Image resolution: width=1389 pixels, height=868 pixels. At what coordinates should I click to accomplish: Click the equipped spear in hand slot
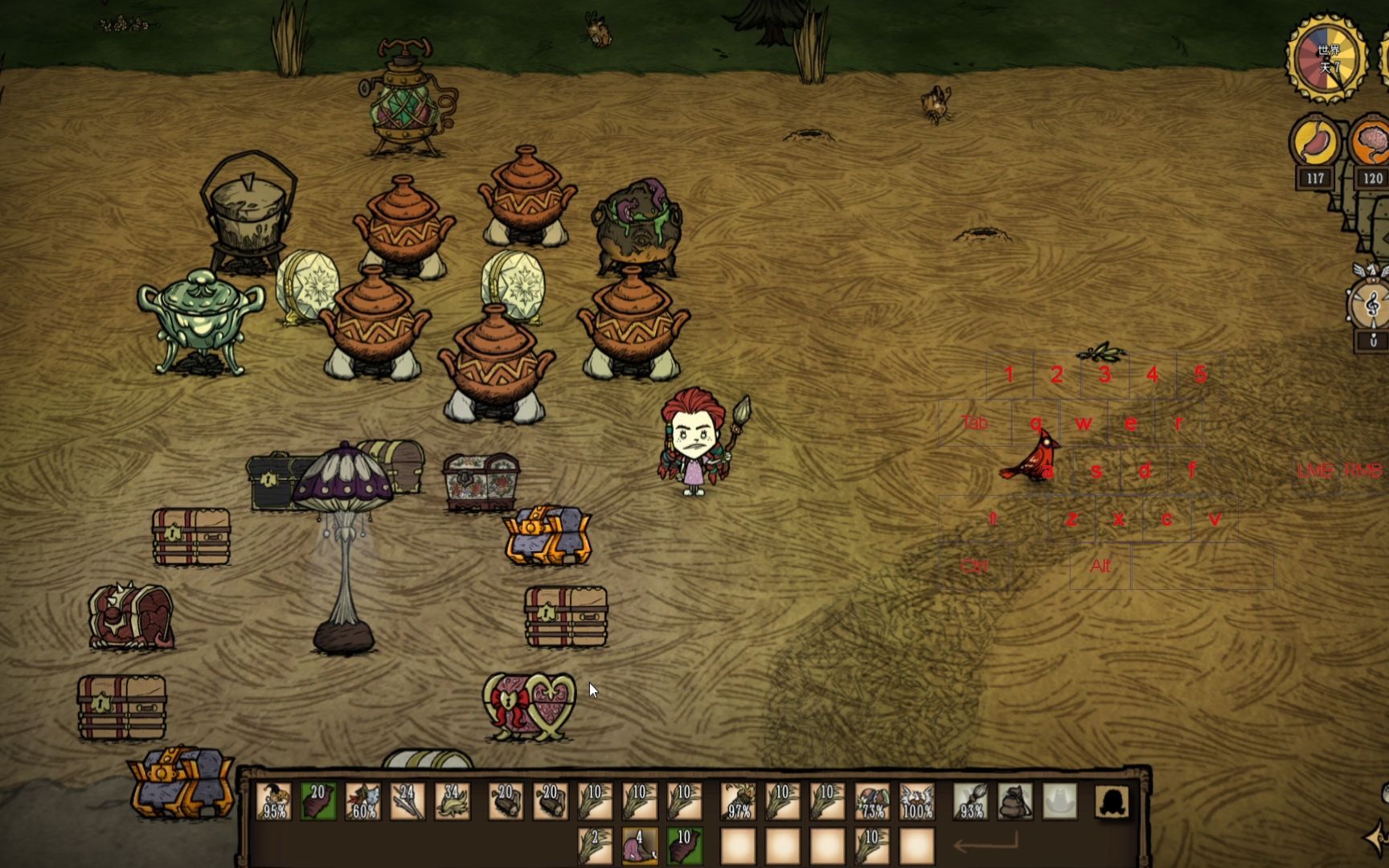(971, 801)
